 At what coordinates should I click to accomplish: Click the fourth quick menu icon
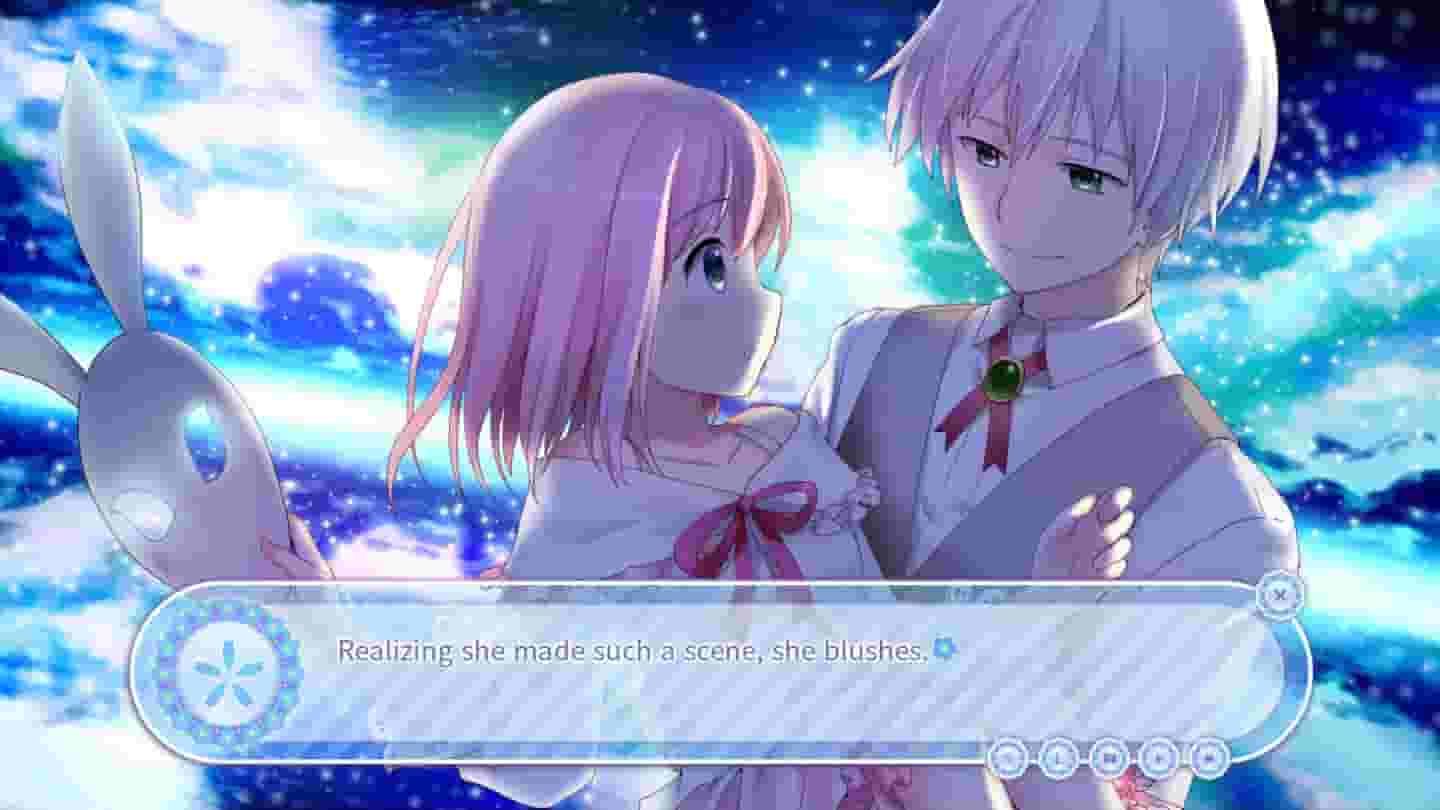1158,757
